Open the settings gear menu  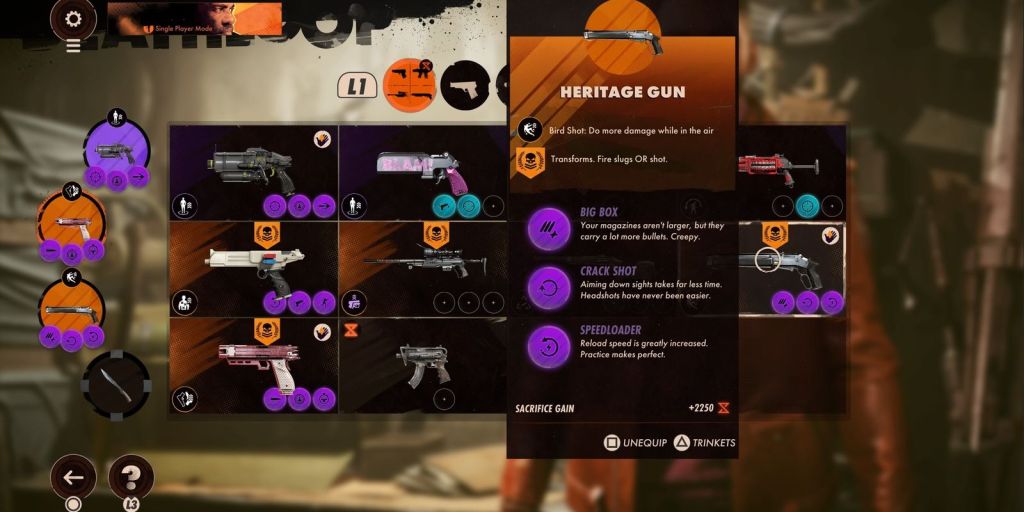[73, 18]
